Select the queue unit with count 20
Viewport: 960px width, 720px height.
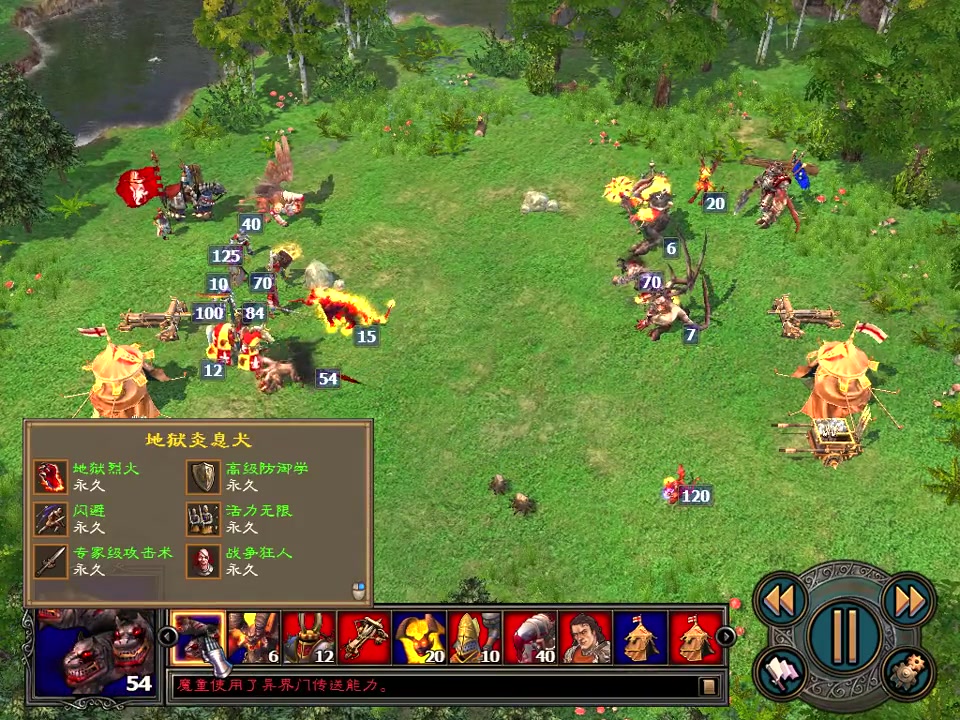[419, 637]
